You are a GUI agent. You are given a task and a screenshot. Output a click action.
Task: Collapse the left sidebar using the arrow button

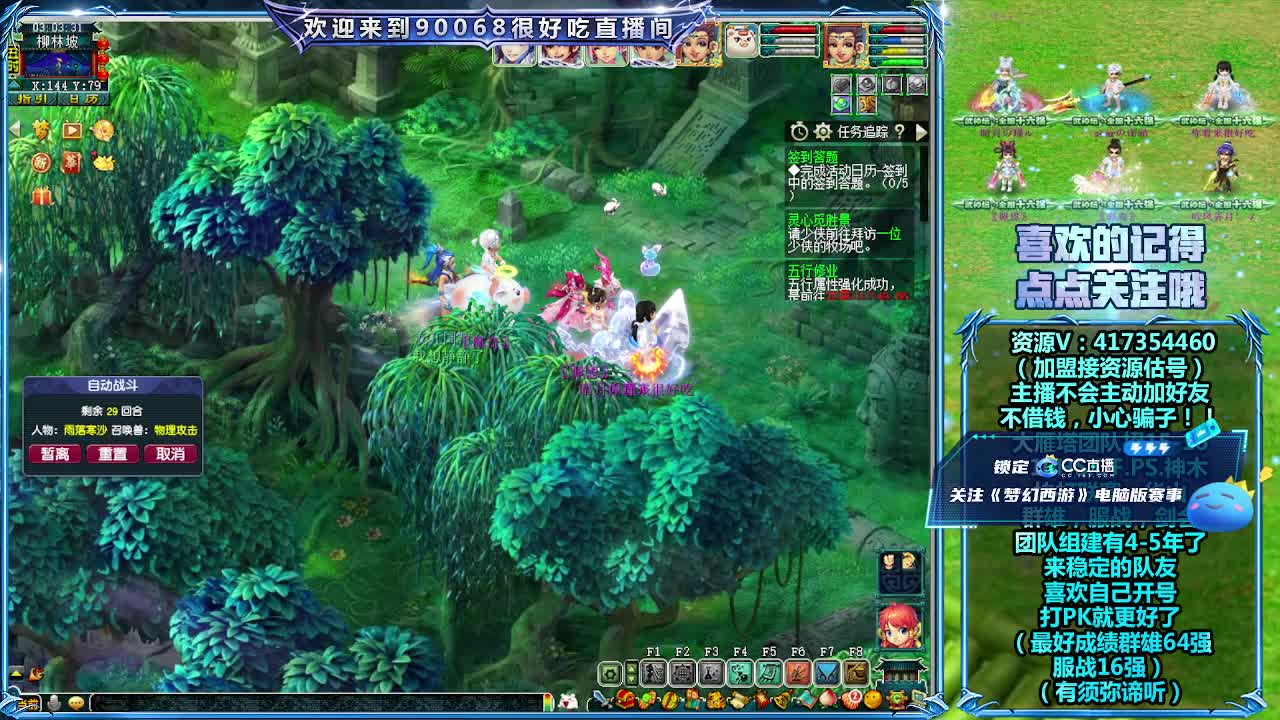click(15, 128)
